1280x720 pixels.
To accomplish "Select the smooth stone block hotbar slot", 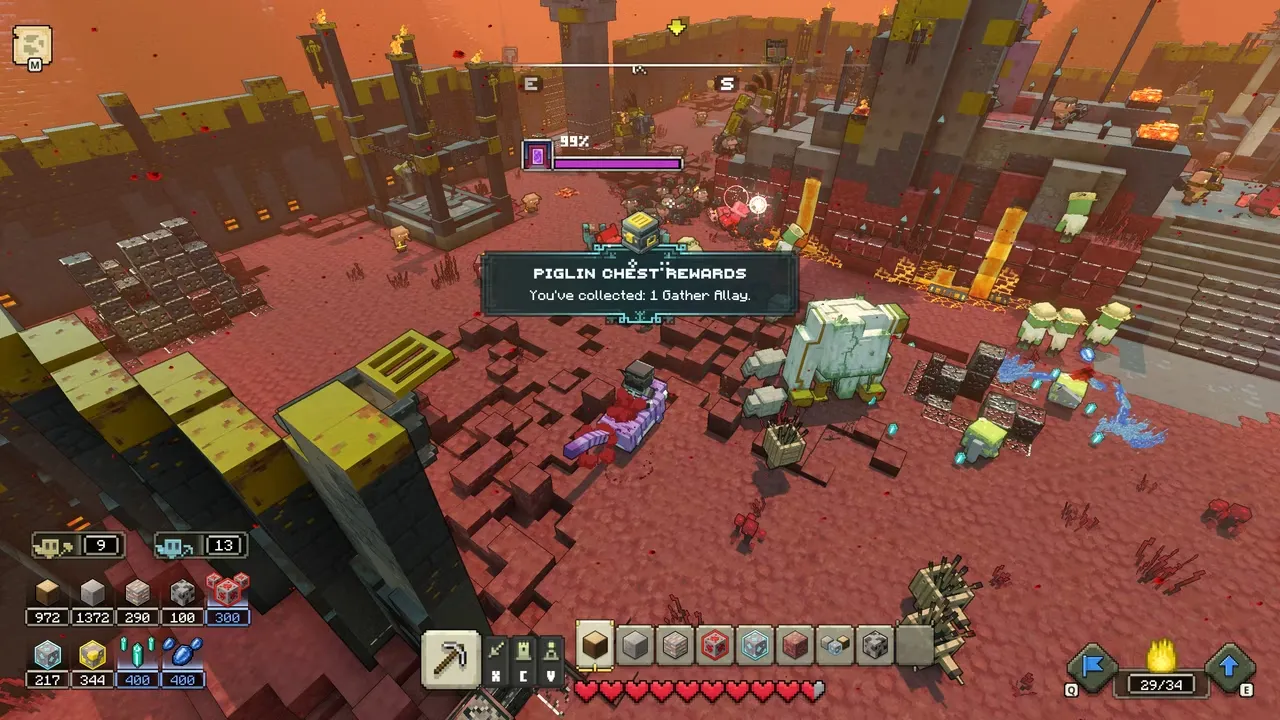I will coord(635,646).
